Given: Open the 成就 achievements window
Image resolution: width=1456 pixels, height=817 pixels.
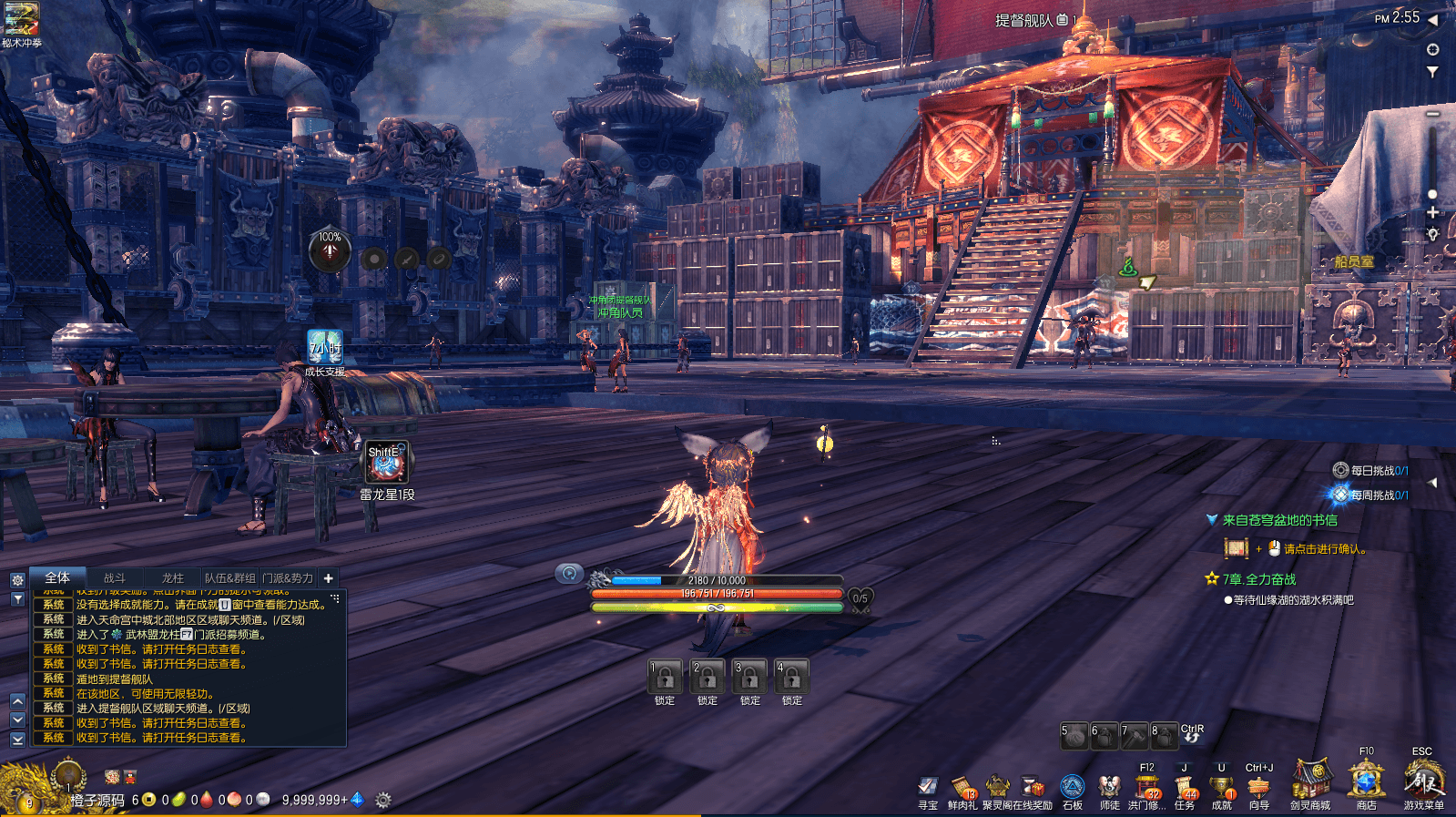Looking at the screenshot, I should 1222,787.
